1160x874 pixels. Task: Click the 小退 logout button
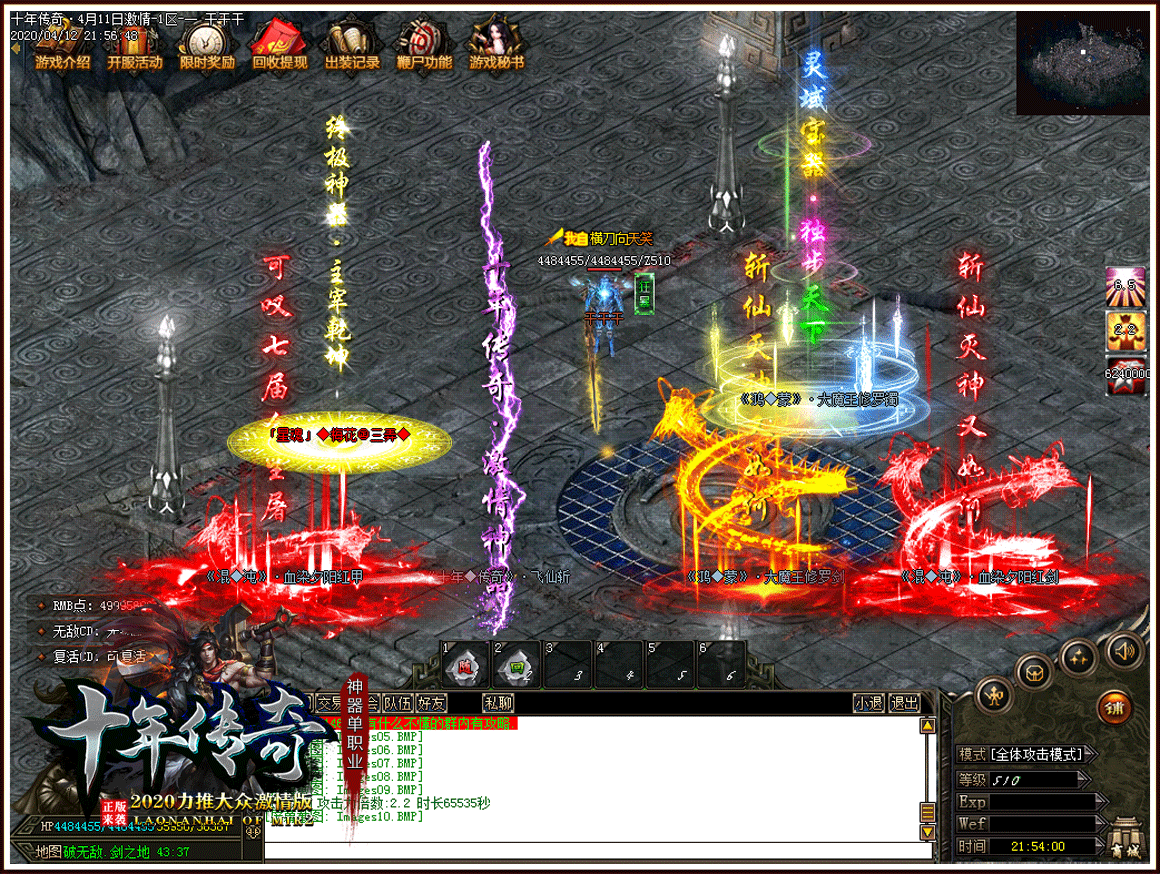point(868,703)
